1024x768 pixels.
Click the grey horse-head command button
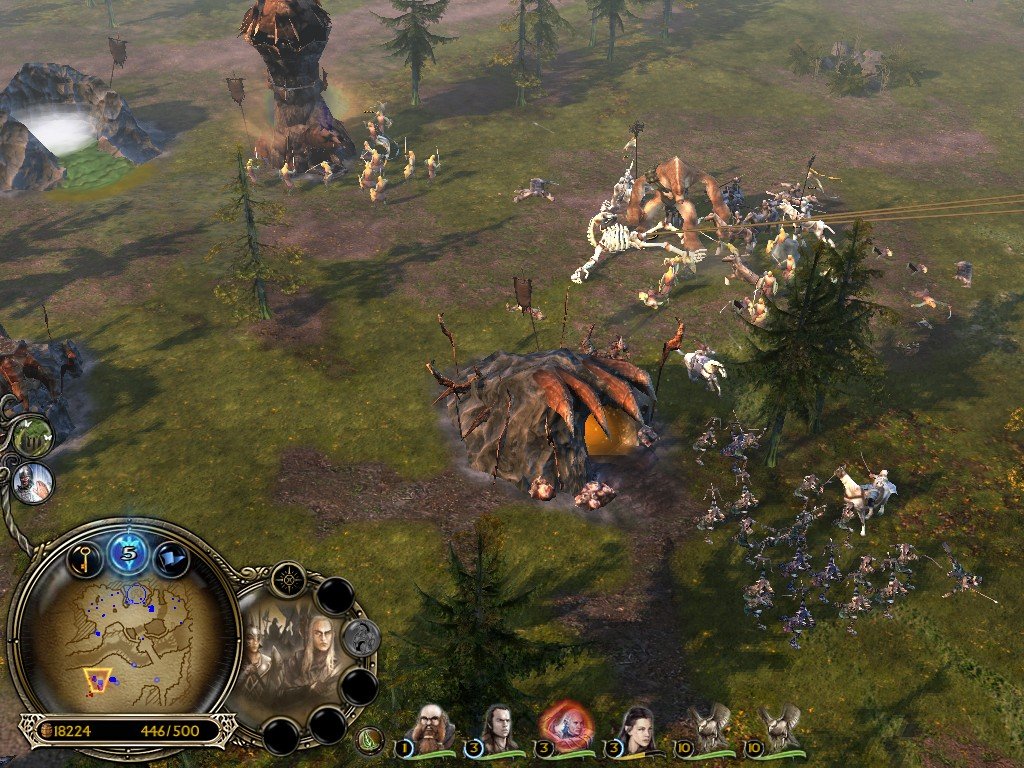[x=360, y=637]
